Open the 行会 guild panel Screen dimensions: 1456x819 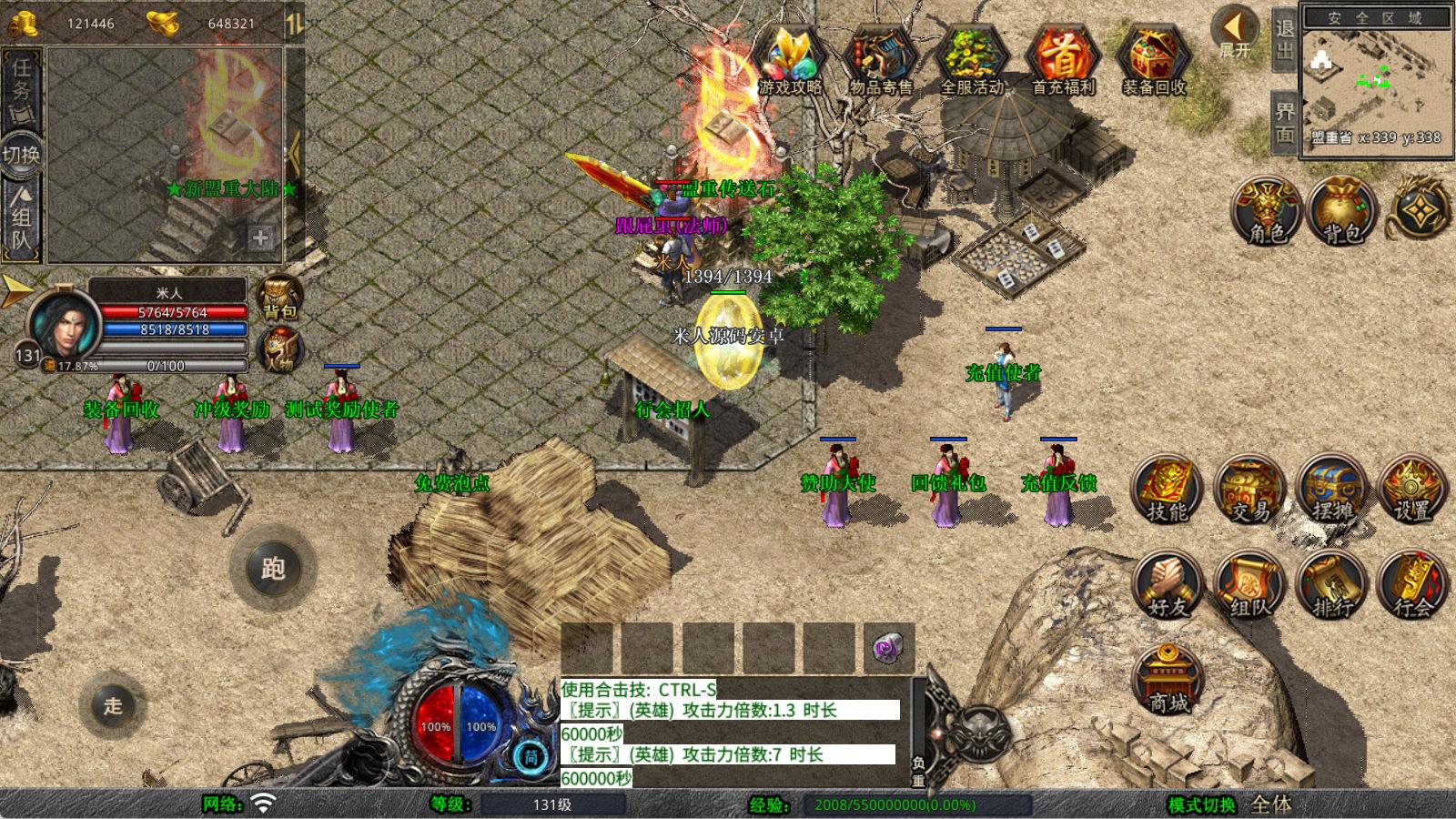point(1412,584)
